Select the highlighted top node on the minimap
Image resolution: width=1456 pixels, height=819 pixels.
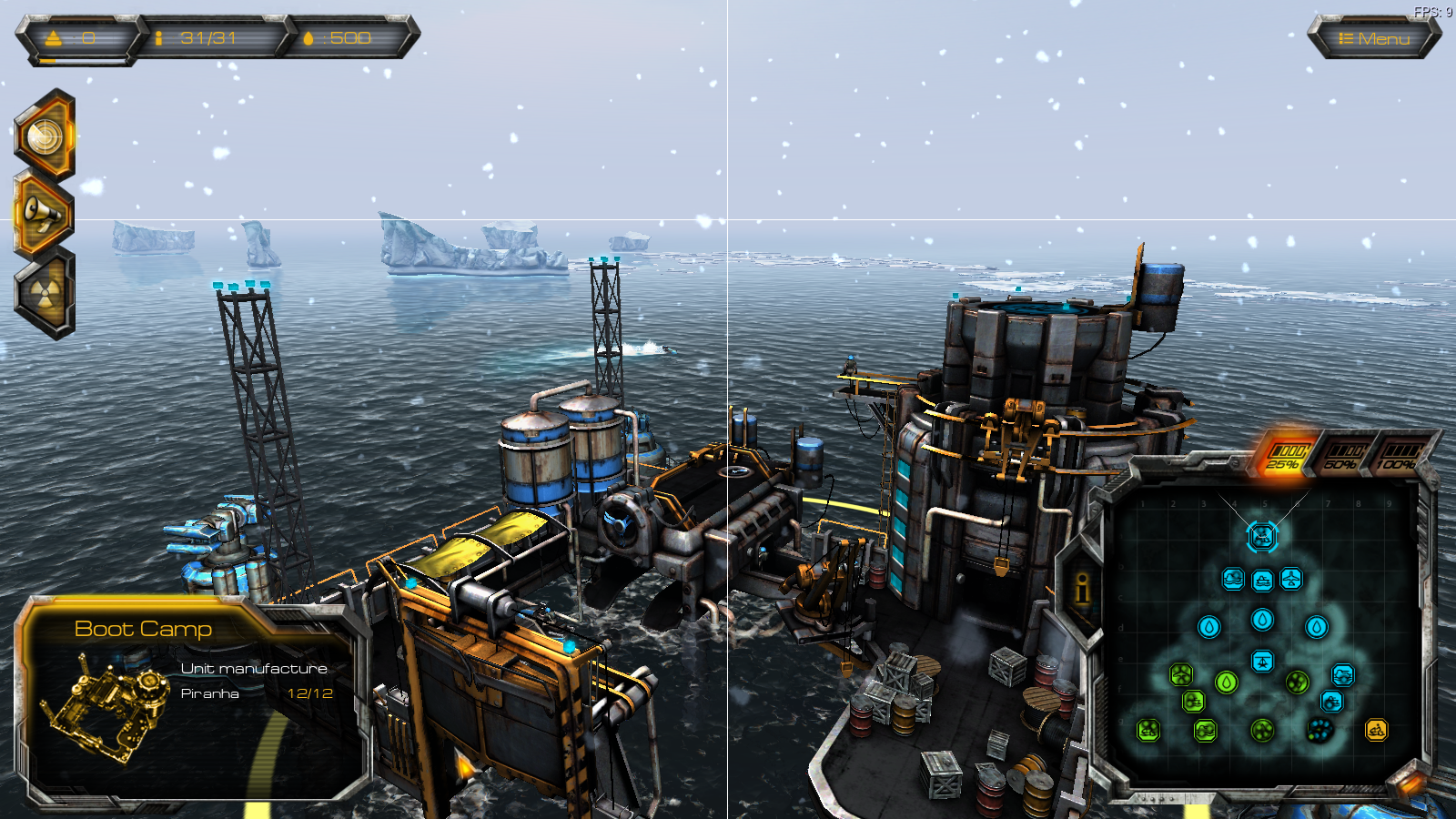pyautogui.click(x=1261, y=537)
